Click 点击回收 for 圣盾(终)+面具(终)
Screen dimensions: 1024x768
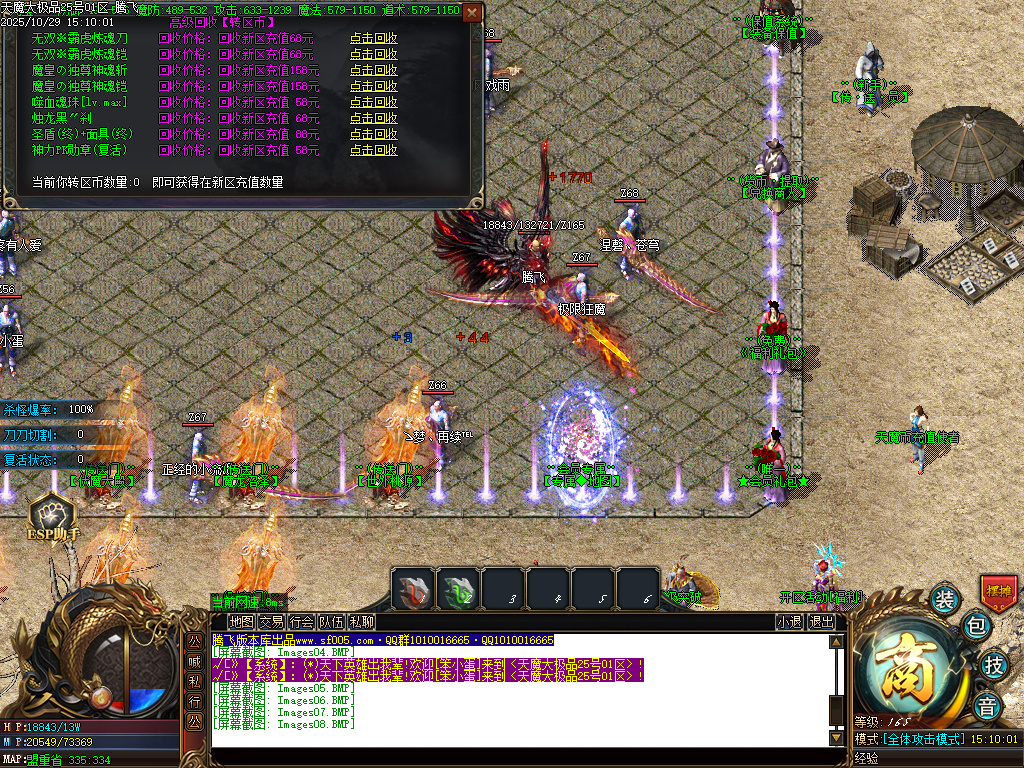[x=373, y=135]
